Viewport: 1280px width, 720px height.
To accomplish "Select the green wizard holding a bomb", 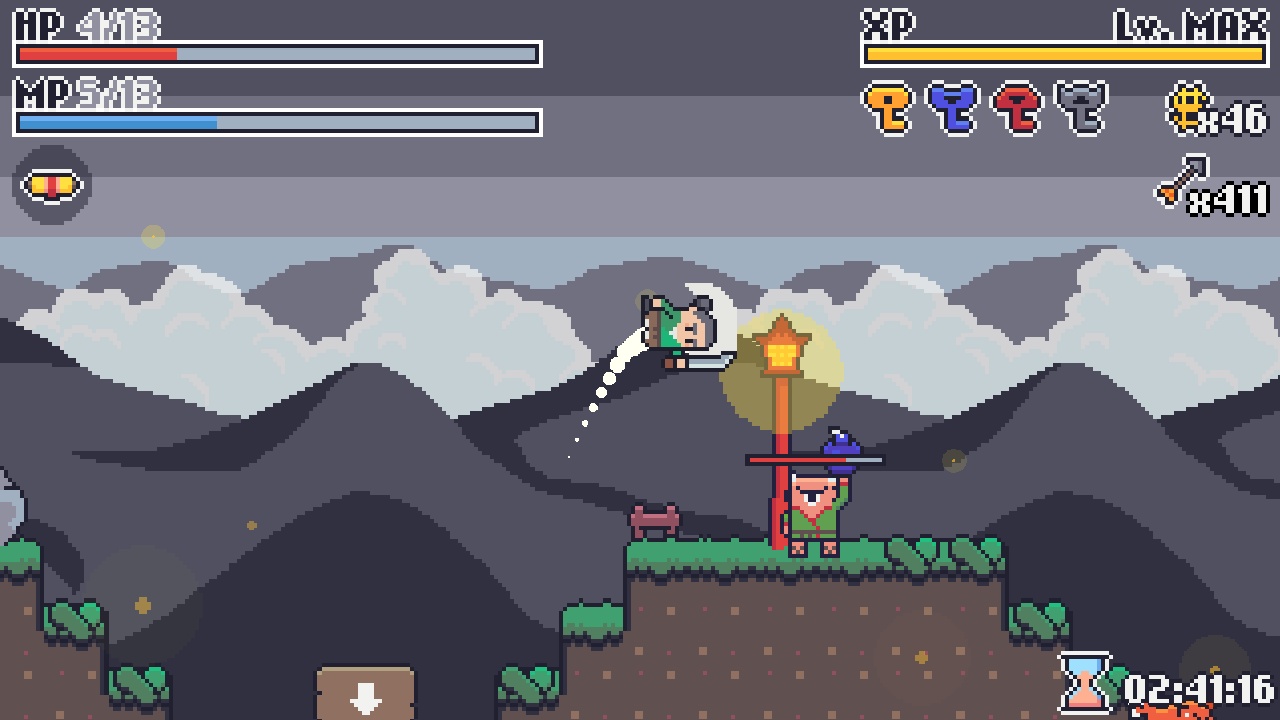I will [x=812, y=500].
